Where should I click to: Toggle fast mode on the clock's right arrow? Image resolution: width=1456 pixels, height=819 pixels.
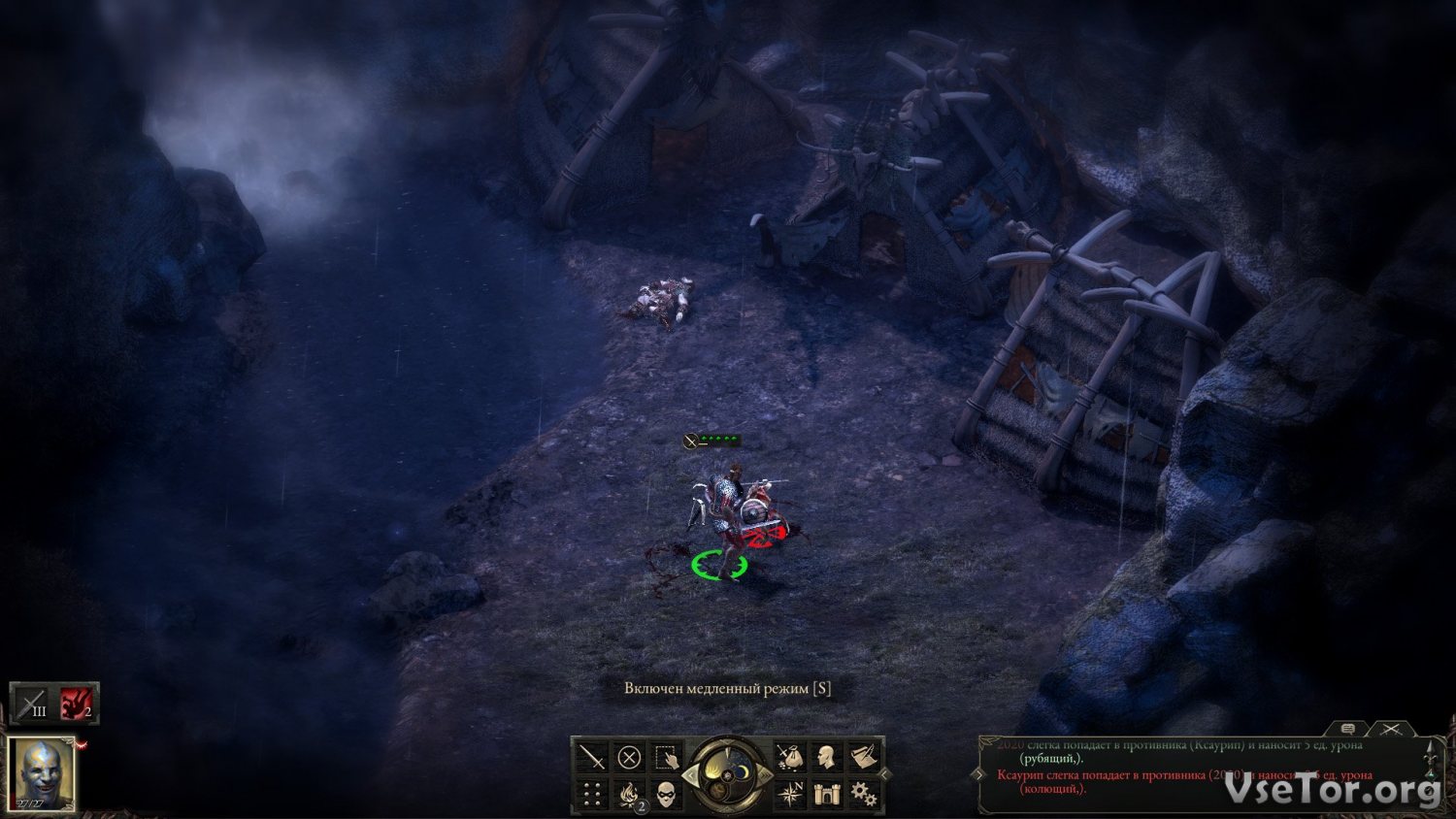coord(766,775)
